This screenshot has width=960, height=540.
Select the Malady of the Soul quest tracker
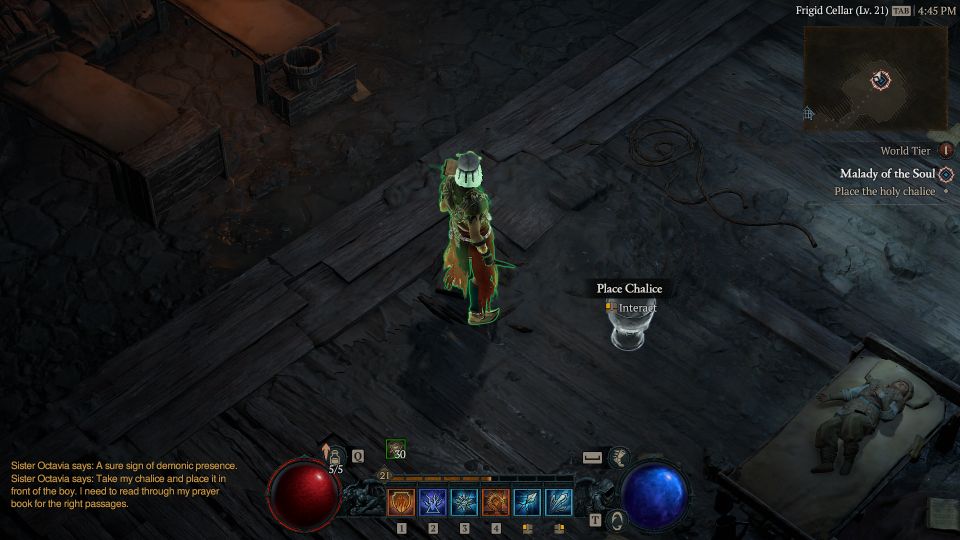point(887,174)
